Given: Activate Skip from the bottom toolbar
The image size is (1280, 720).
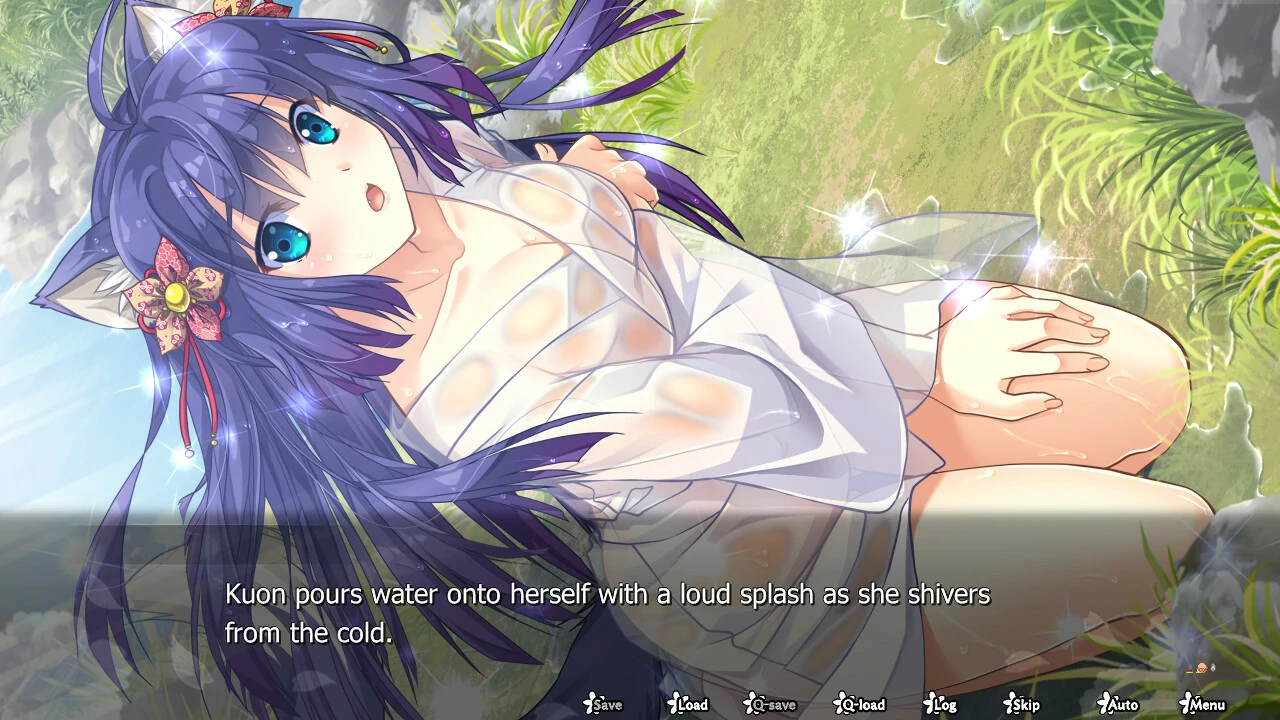Looking at the screenshot, I should (1022, 704).
